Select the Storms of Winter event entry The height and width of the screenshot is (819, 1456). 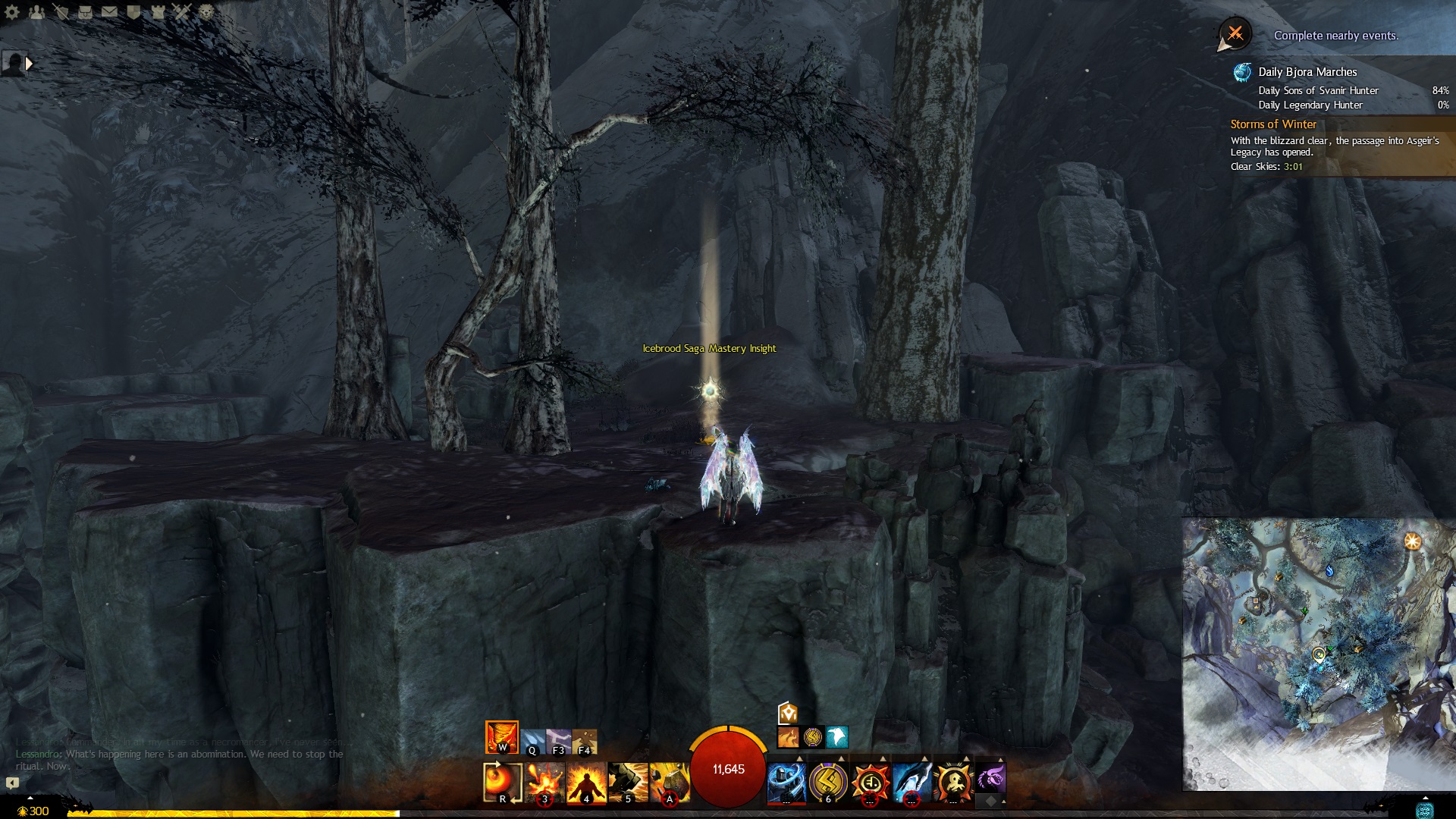pos(1274,124)
